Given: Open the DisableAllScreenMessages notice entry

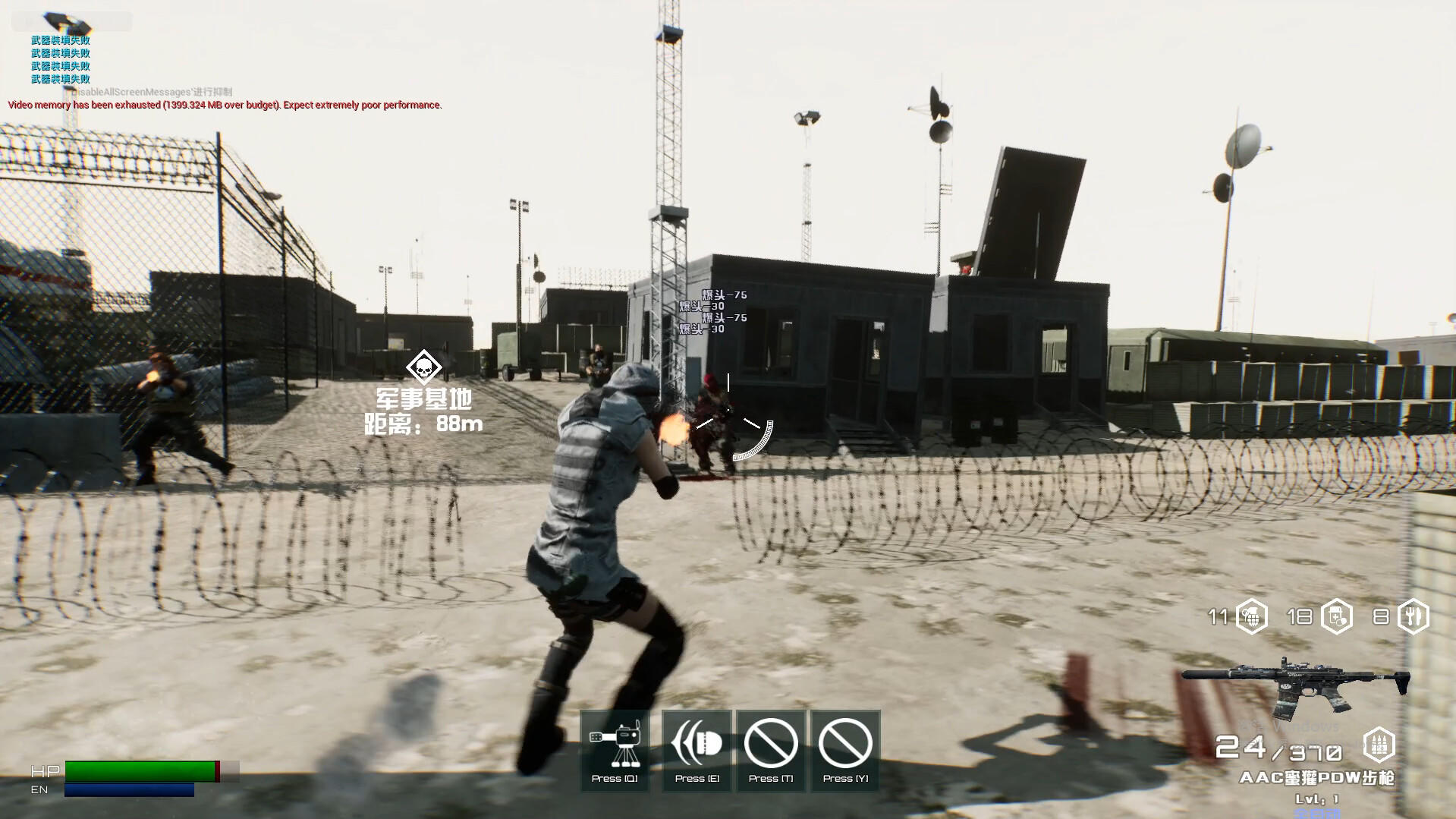Looking at the screenshot, I should point(152,90).
